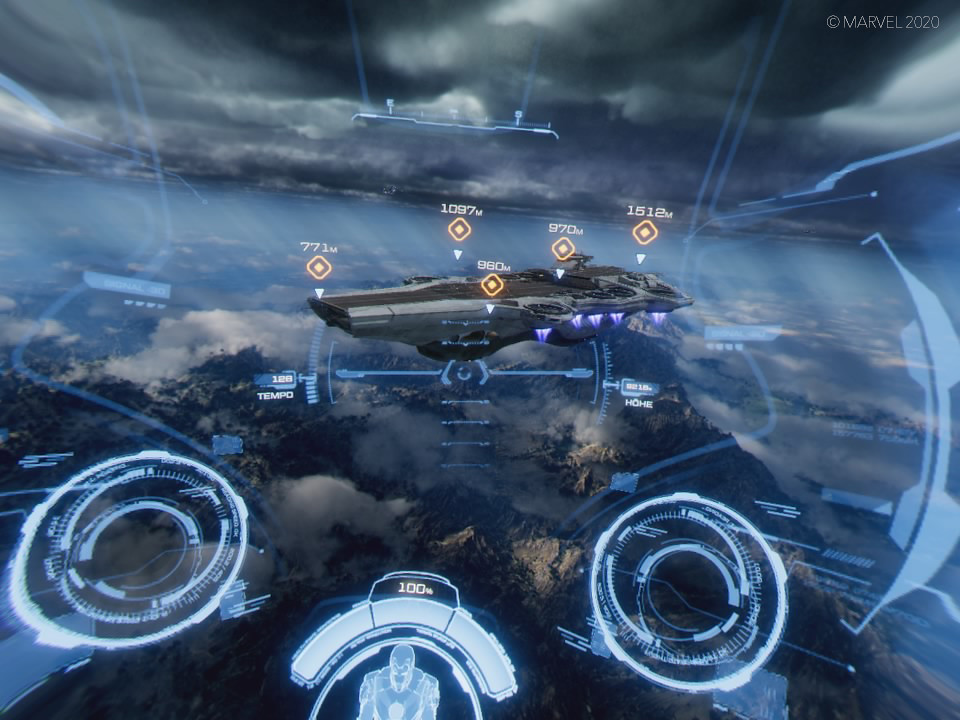Image resolution: width=960 pixels, height=720 pixels.
Task: Select the 1097m objective marker
Action: tap(459, 229)
